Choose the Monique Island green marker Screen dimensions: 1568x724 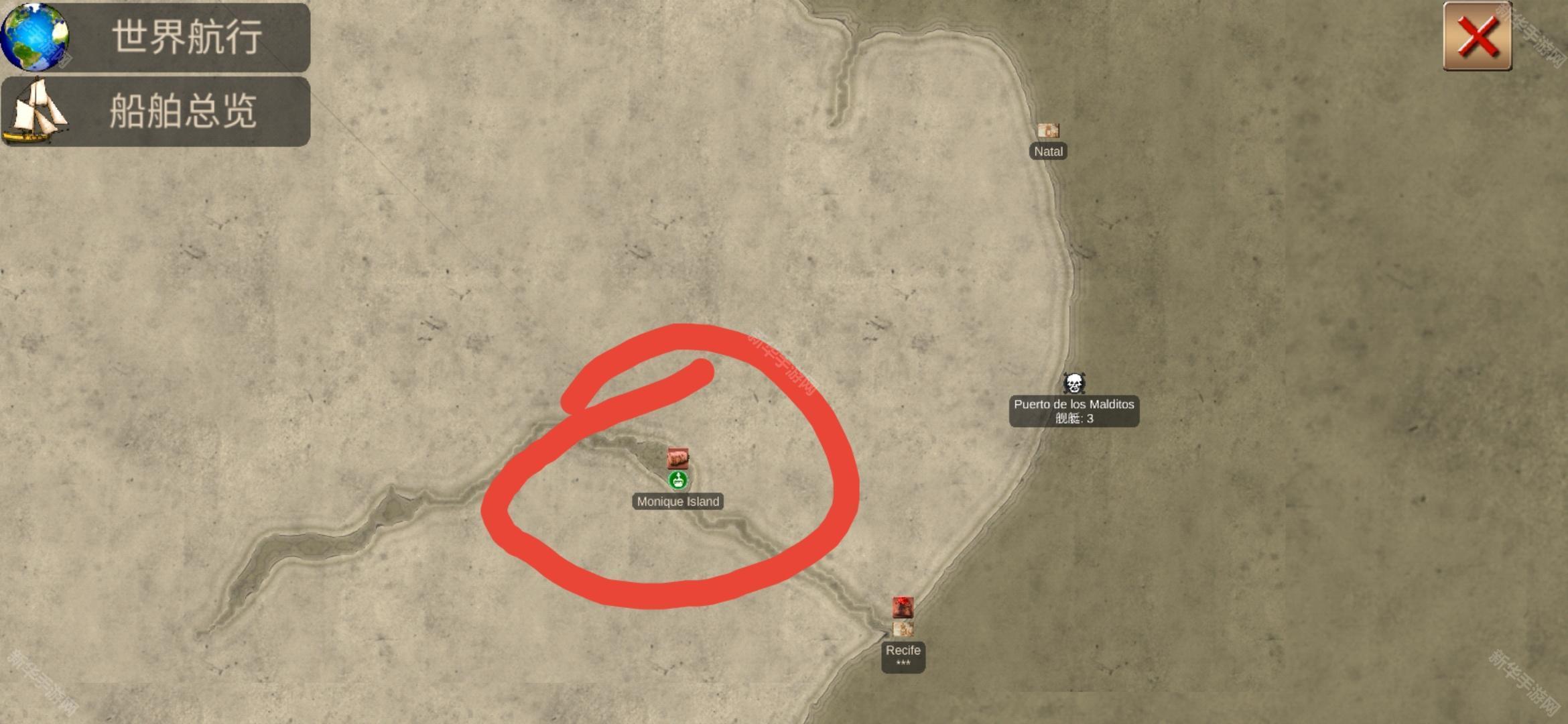(678, 480)
